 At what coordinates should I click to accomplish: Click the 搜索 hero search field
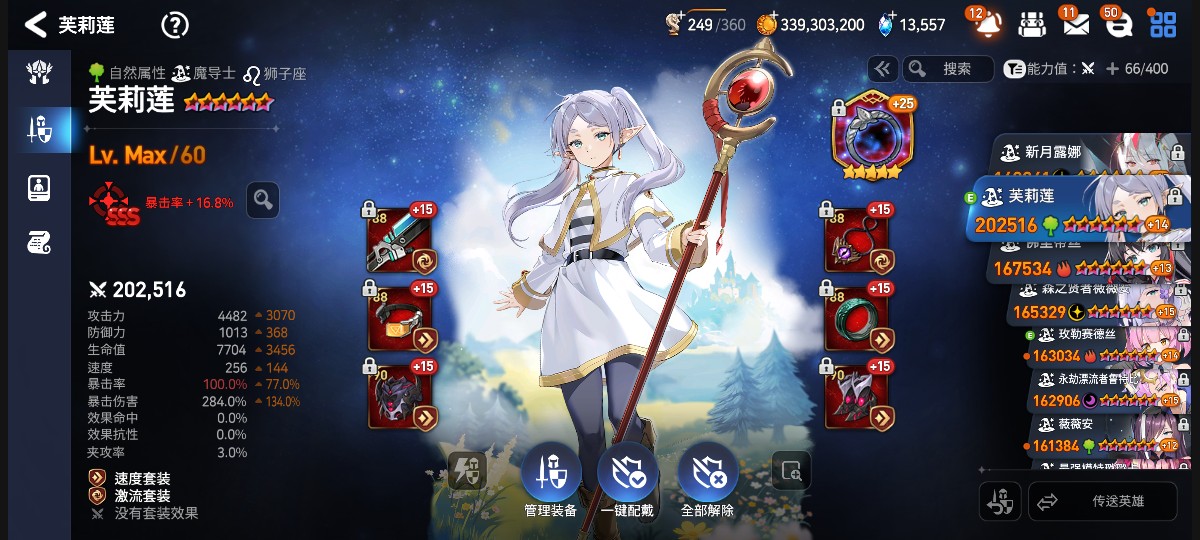[948, 68]
